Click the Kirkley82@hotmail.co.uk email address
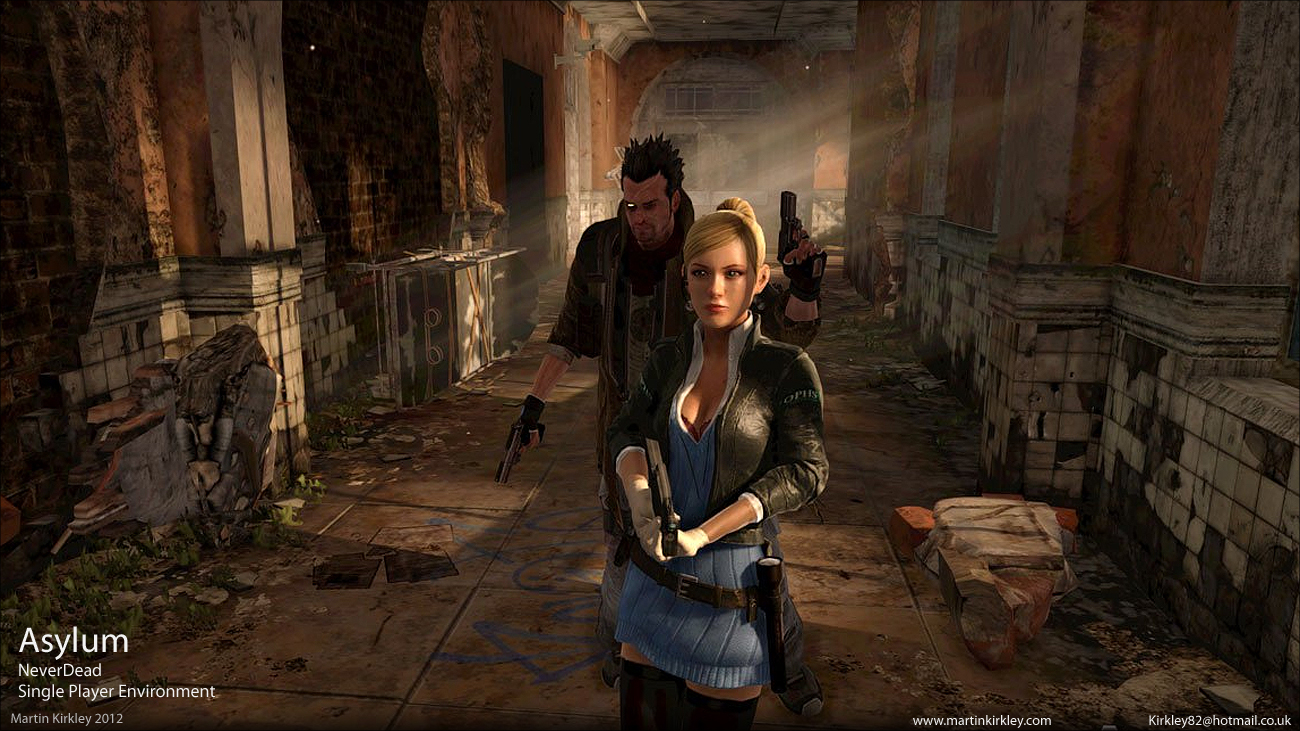This screenshot has height=731, width=1300. (1218, 720)
